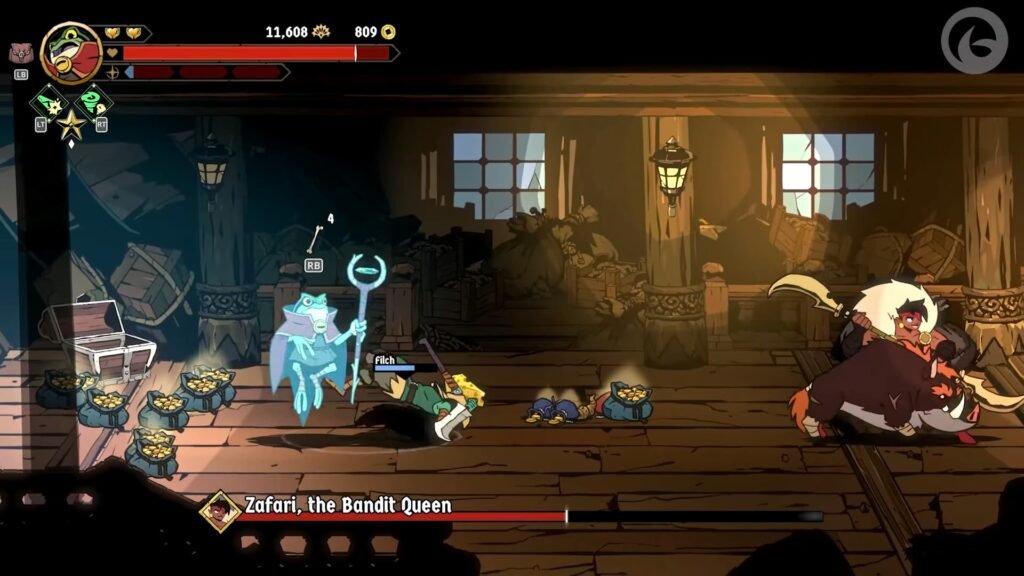Switch to the boar ally icon

pyautogui.click(x=20, y=54)
